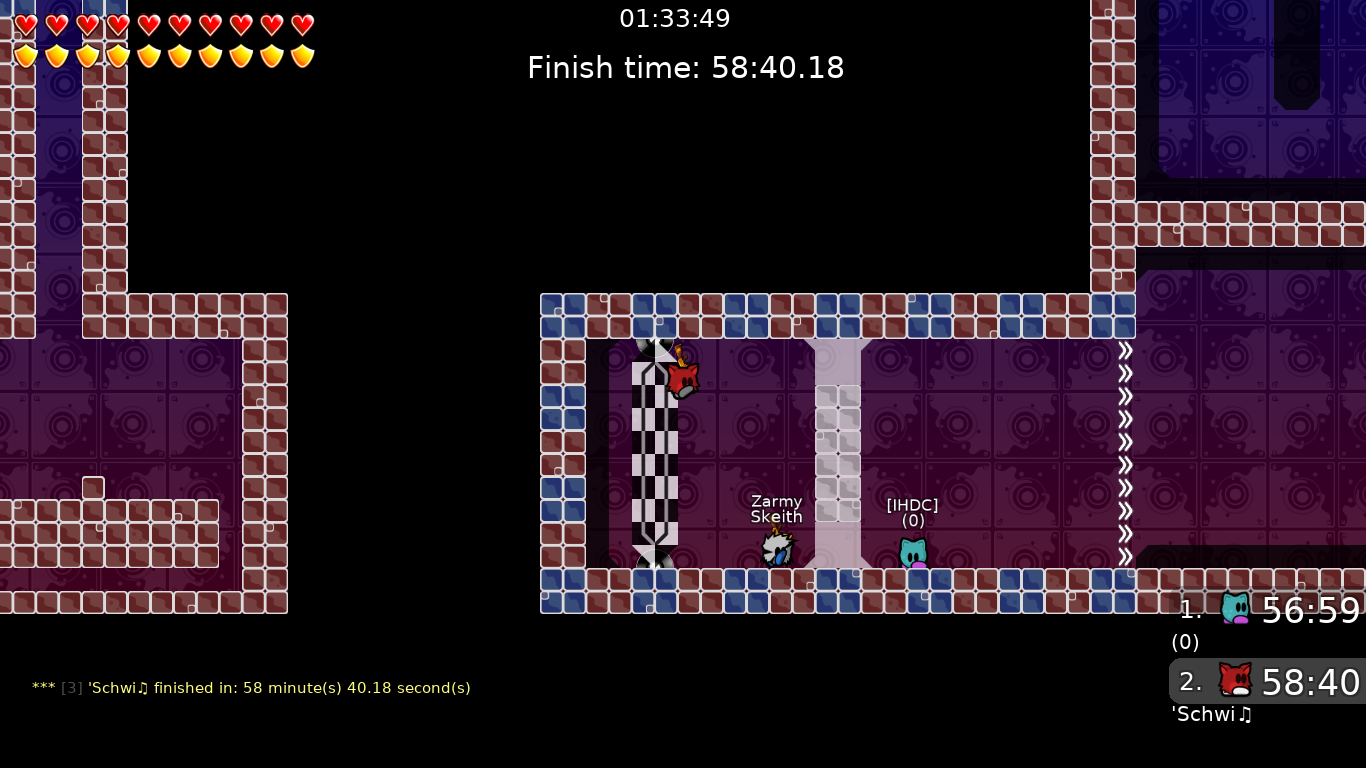1366x768 pixels.
Task: Click the red tee holding the hammer
Action: tap(683, 378)
